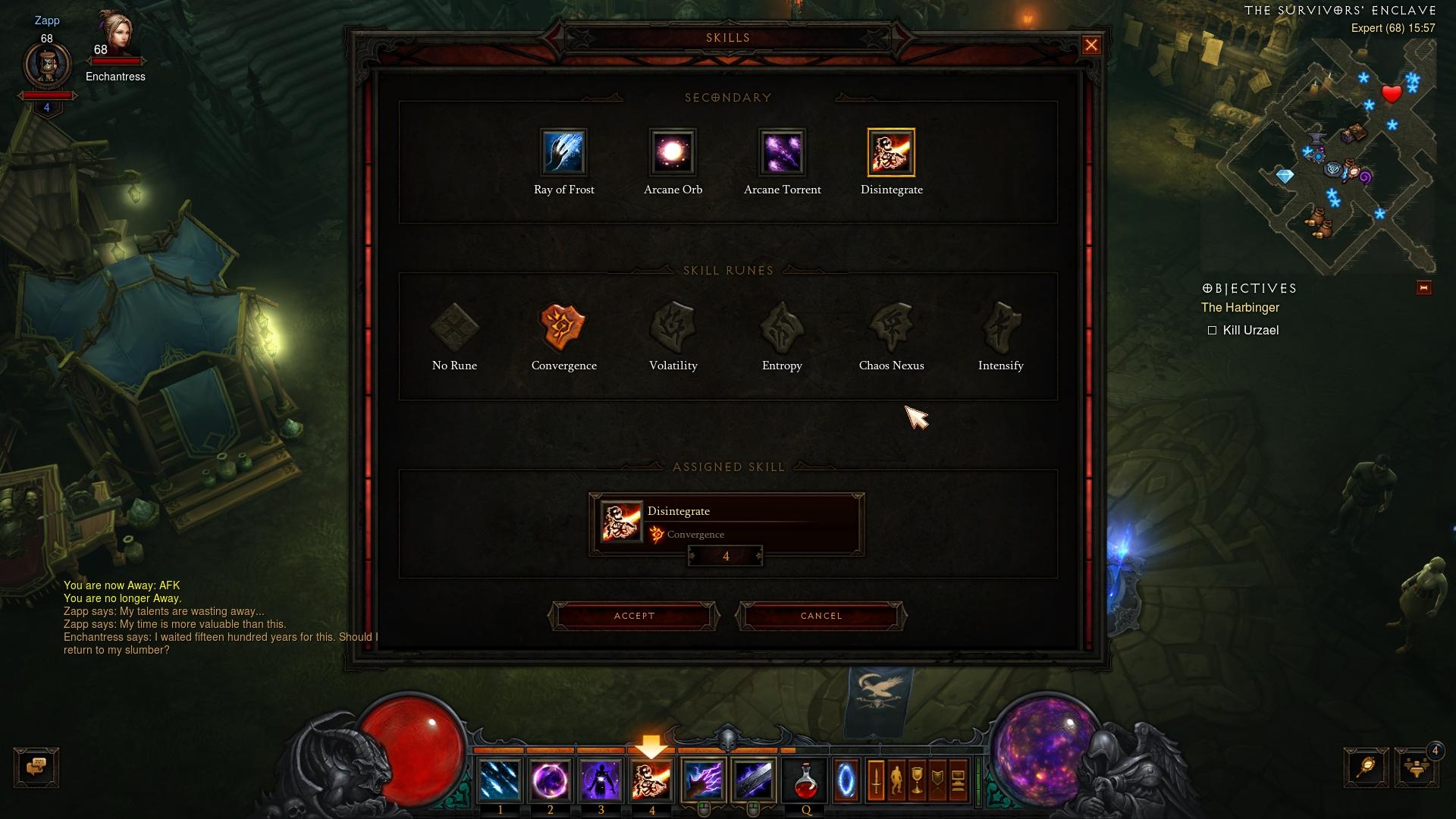Choose the Entropy rune

(782, 328)
